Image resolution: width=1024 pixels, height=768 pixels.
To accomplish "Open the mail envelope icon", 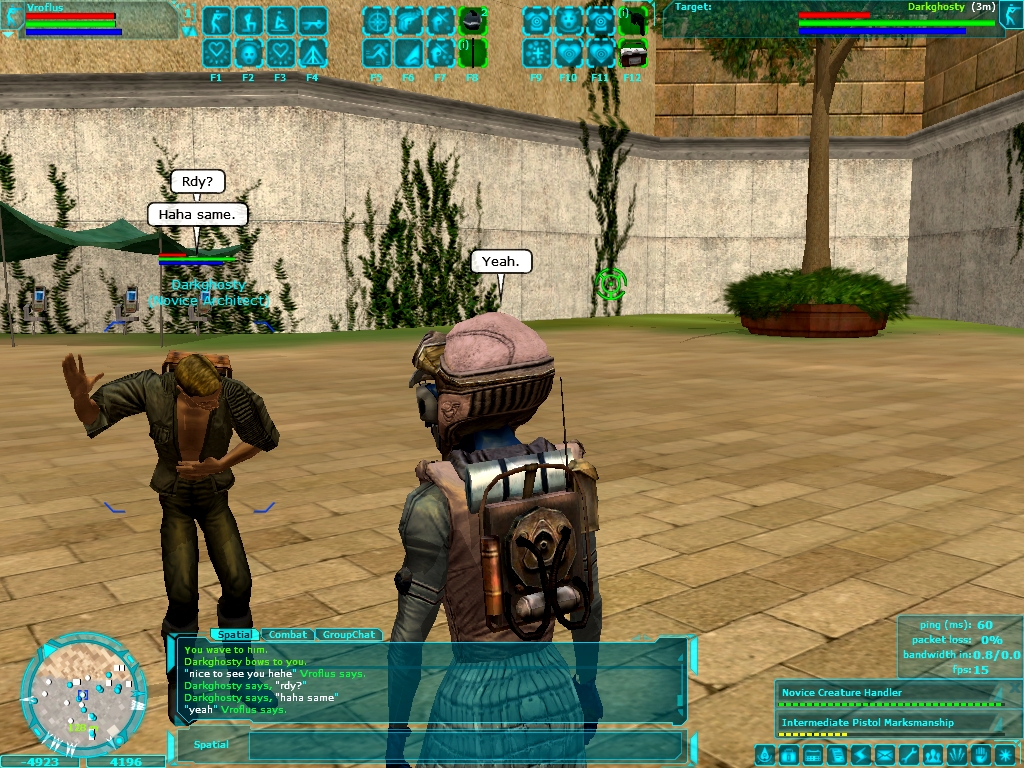I will [885, 754].
